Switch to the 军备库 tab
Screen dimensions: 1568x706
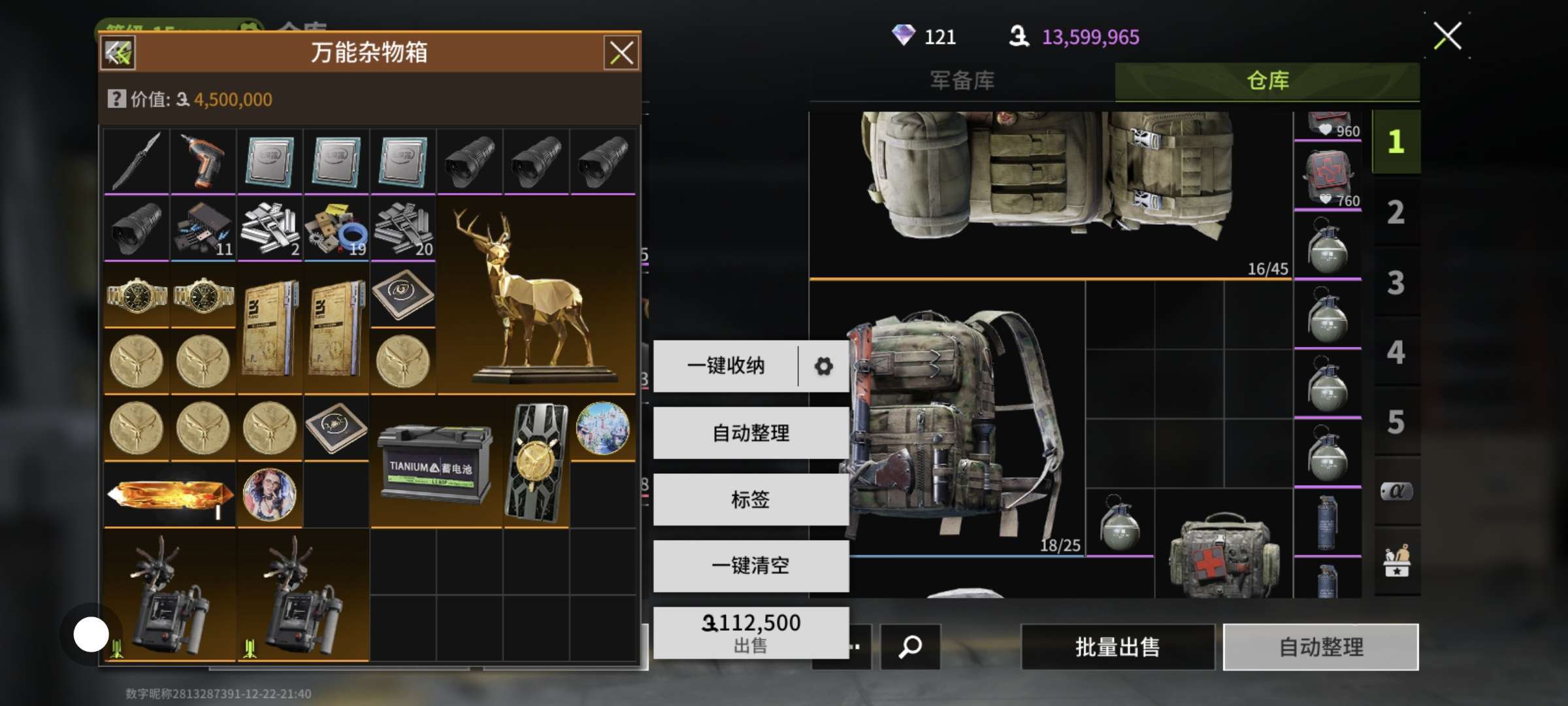[962, 81]
